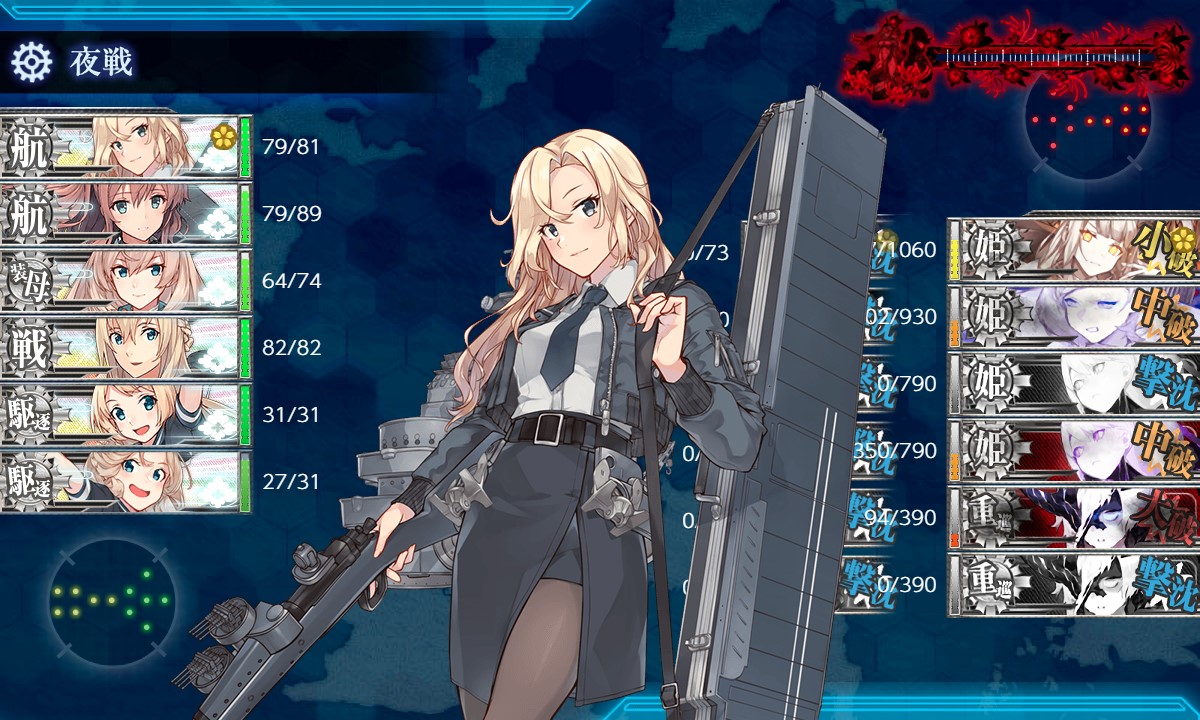Choose the armored carrier 装母 banner
1200x720 pixels.
click(x=125, y=281)
